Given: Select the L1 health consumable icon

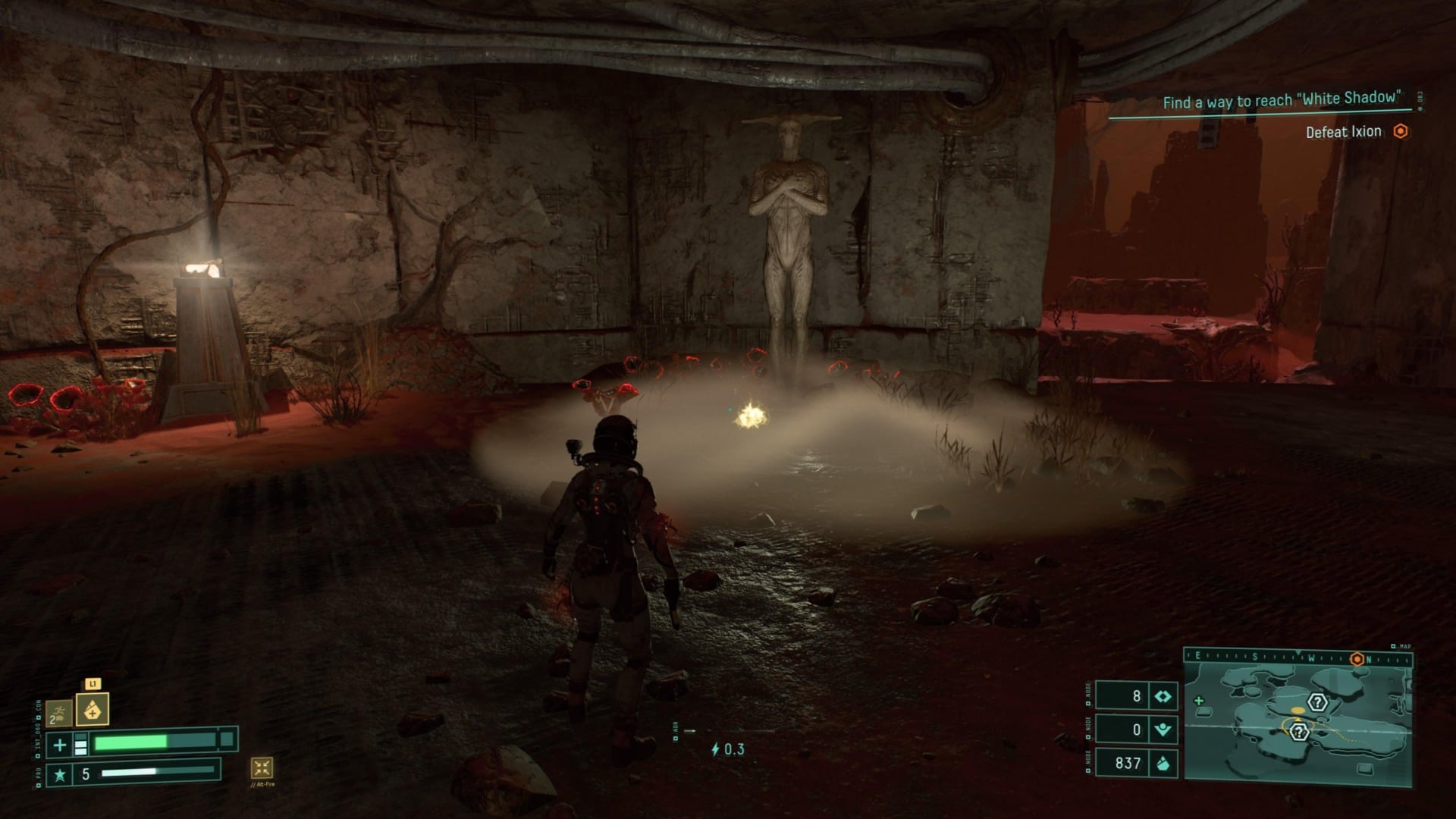Looking at the screenshot, I should 93,710.
